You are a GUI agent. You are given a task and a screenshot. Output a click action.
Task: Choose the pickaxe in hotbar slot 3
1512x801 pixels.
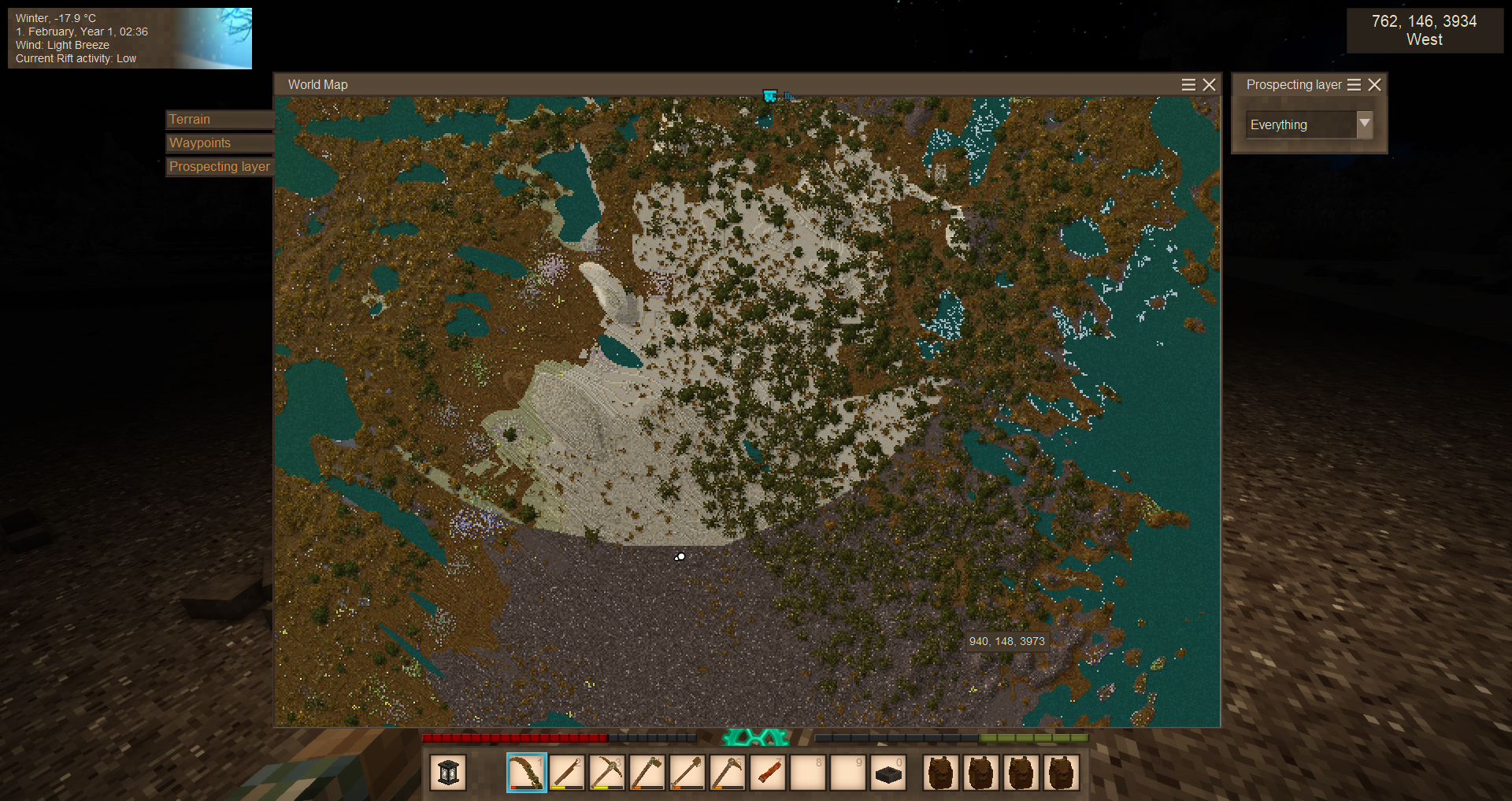click(607, 773)
